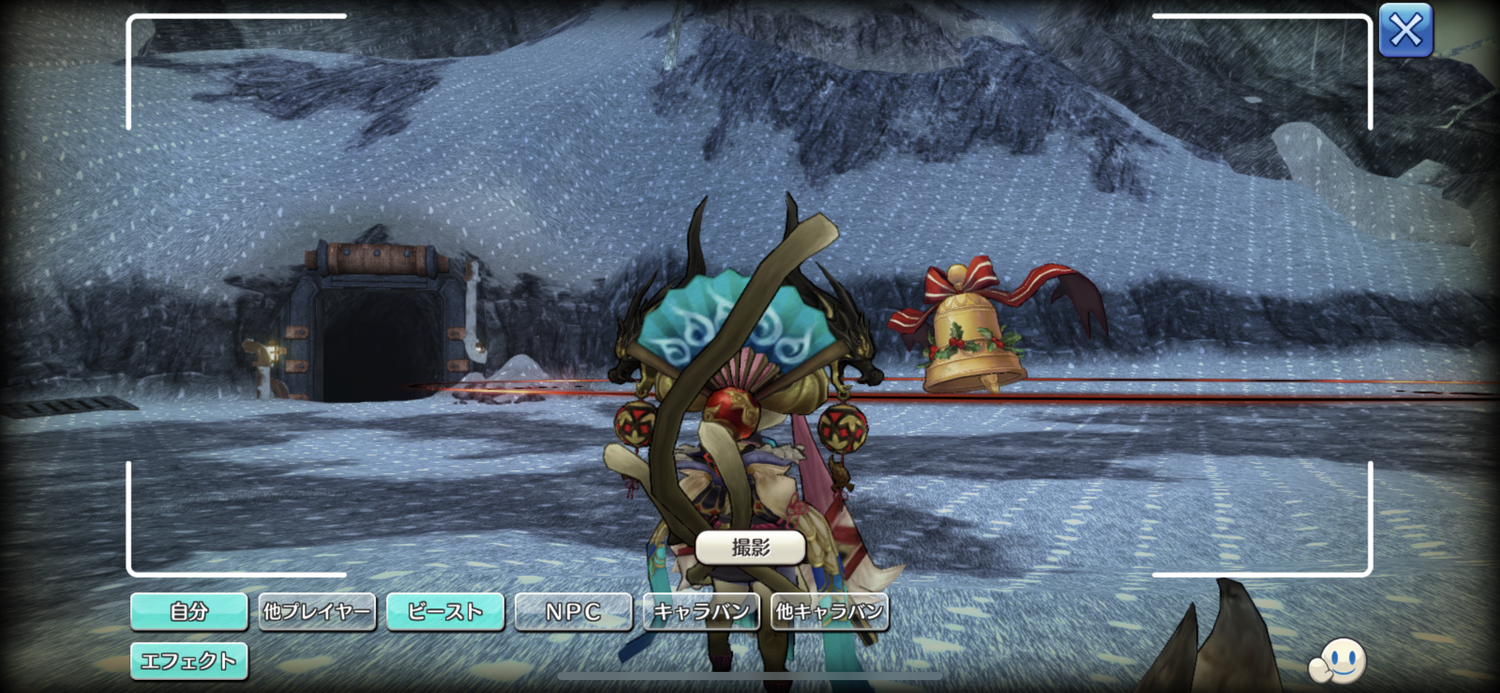Toggle the エフェクト visibility filter
The height and width of the screenshot is (693, 1500).
189,660
